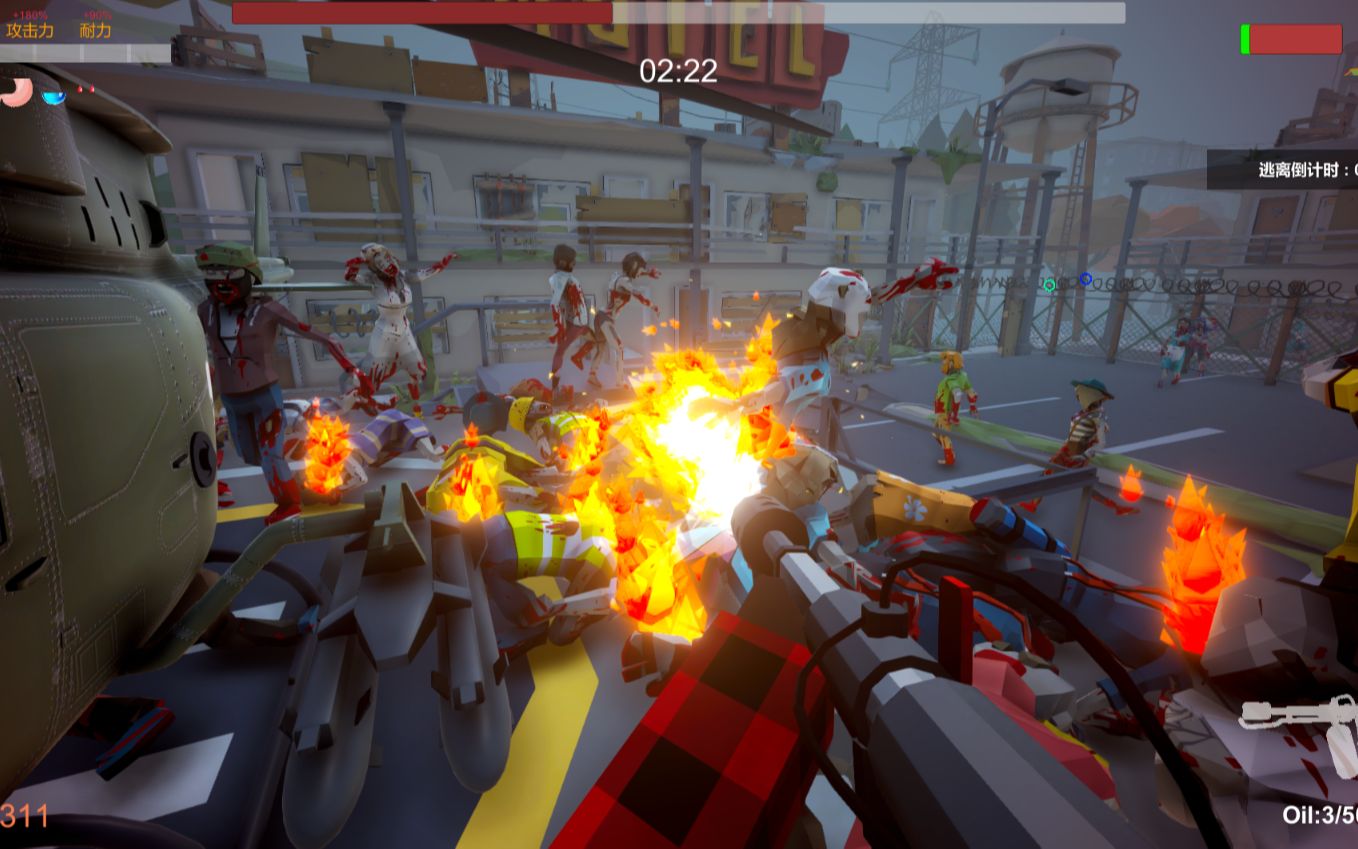Toggle the +180% attack boost indicator
The width and height of the screenshot is (1358, 849).
coord(30,15)
